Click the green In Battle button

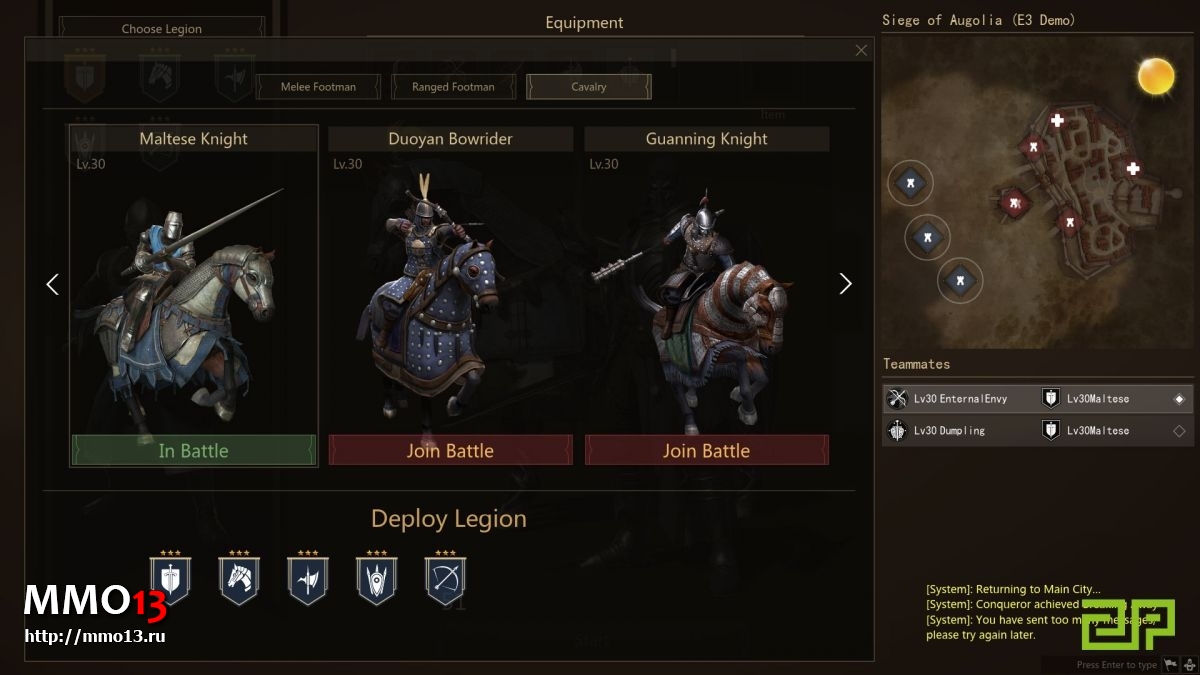click(x=193, y=451)
